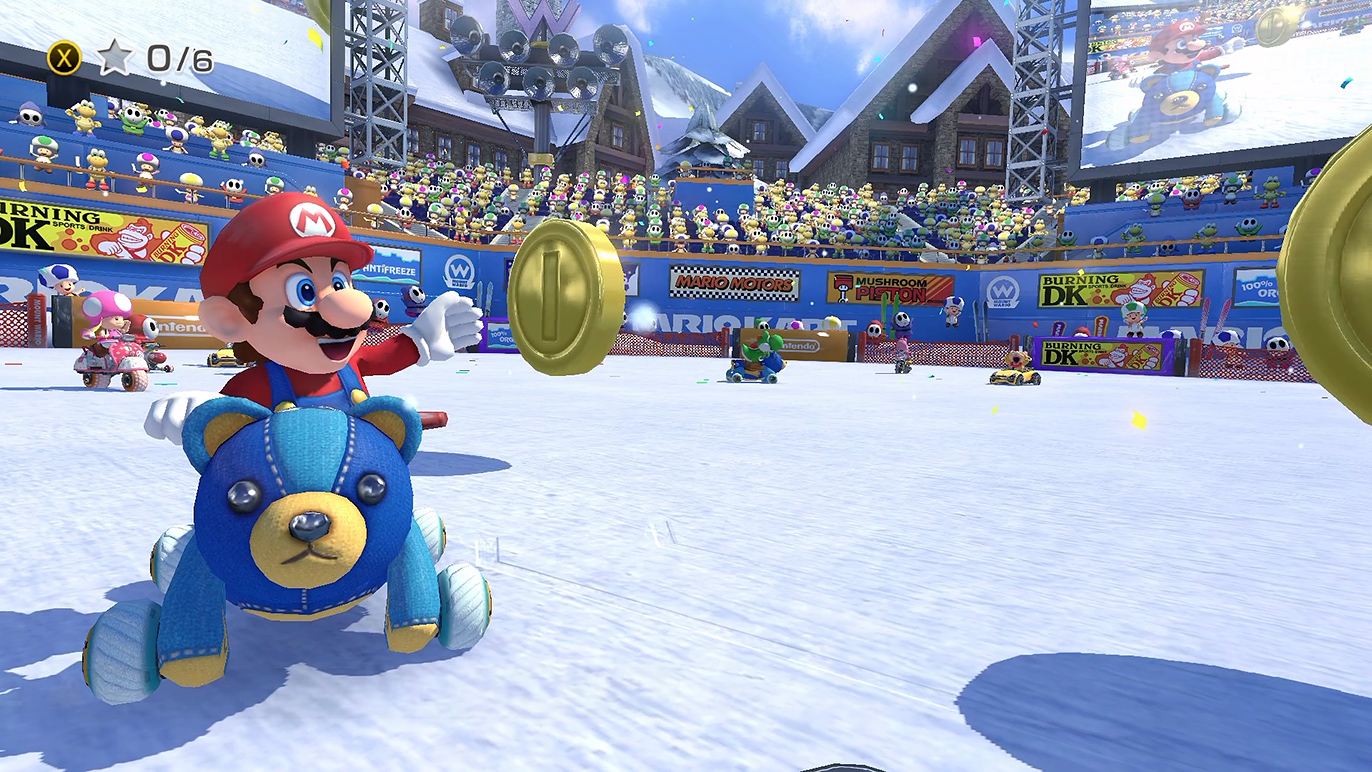
Task: Click the star favorites icon
Action: [x=115, y=58]
